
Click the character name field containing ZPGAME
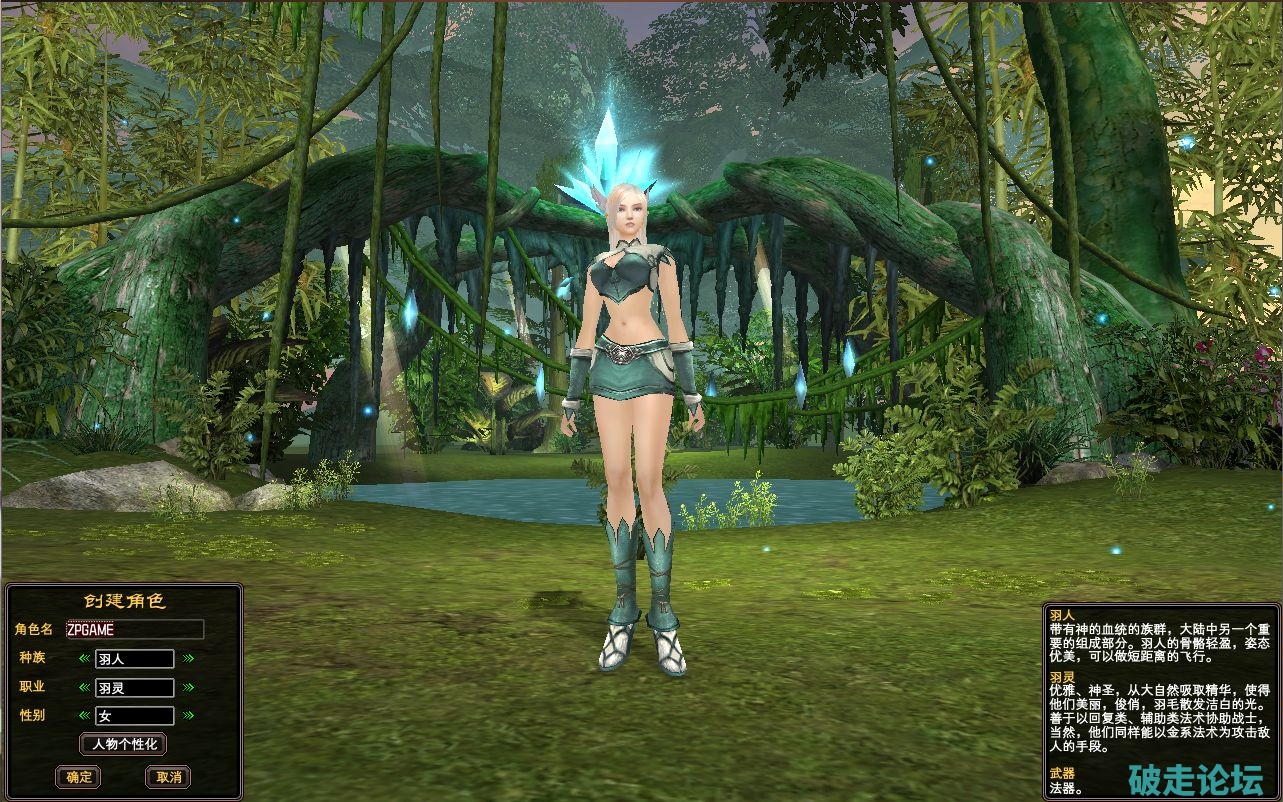pos(134,629)
